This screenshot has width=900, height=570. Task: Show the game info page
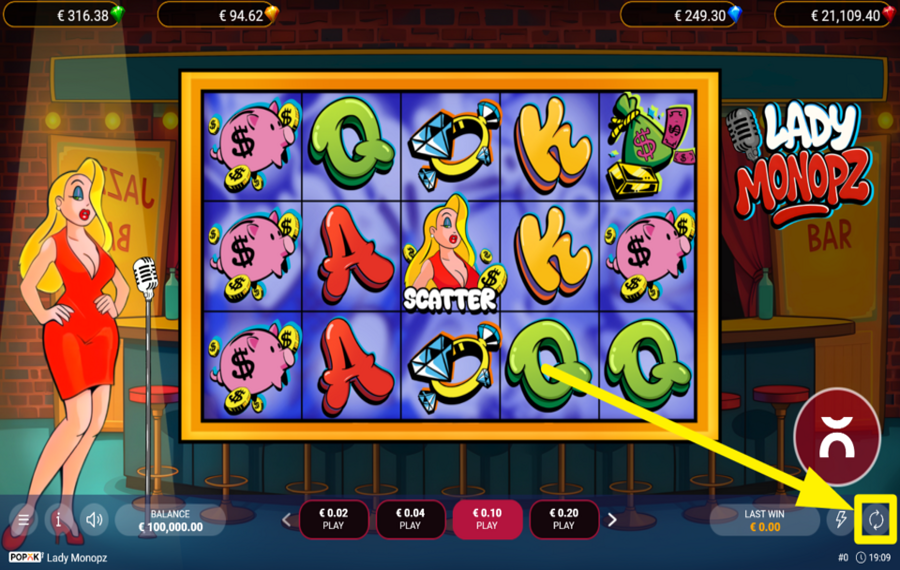pyautogui.click(x=59, y=520)
